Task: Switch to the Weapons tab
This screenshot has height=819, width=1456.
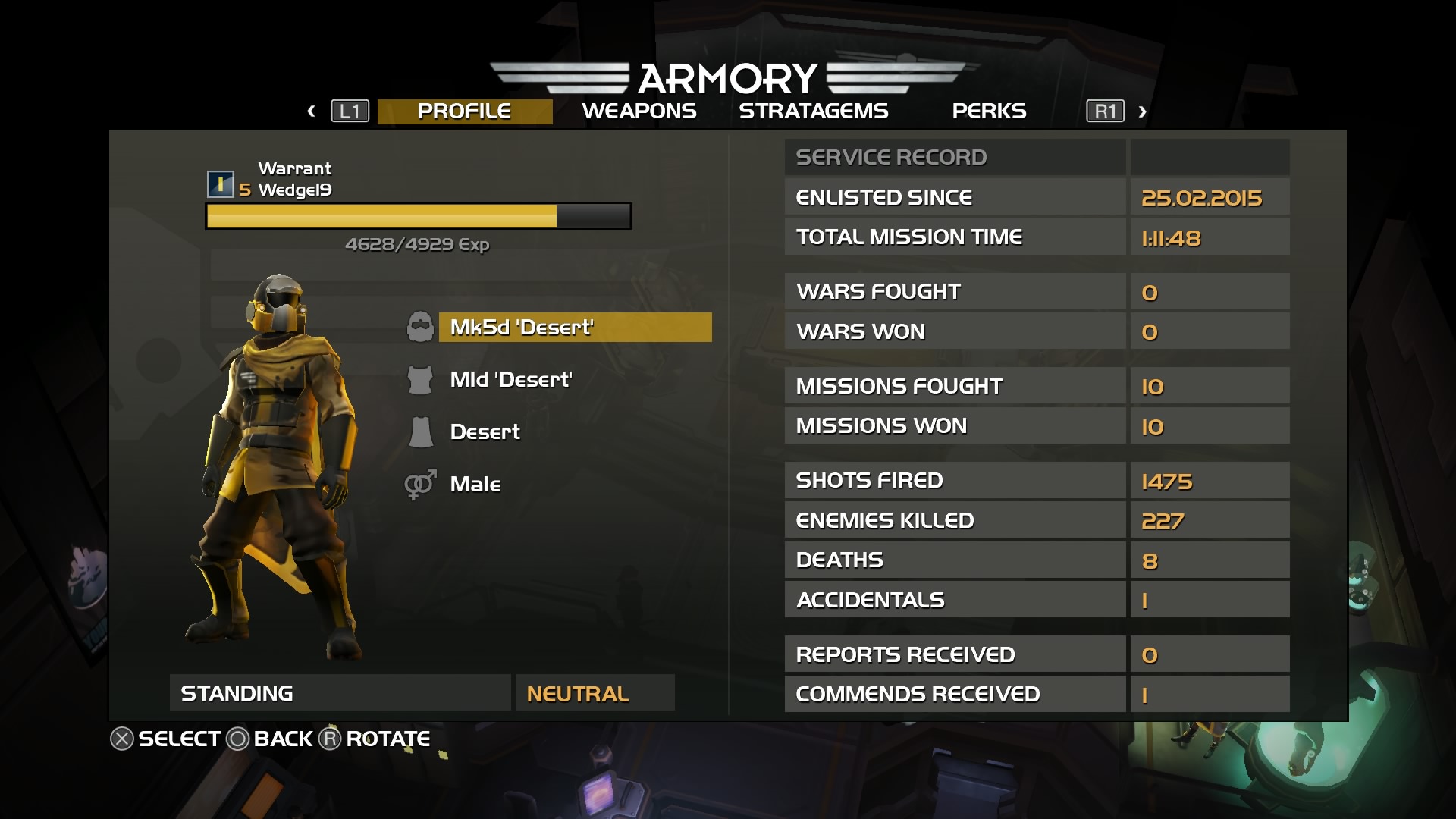Action: 639,111
